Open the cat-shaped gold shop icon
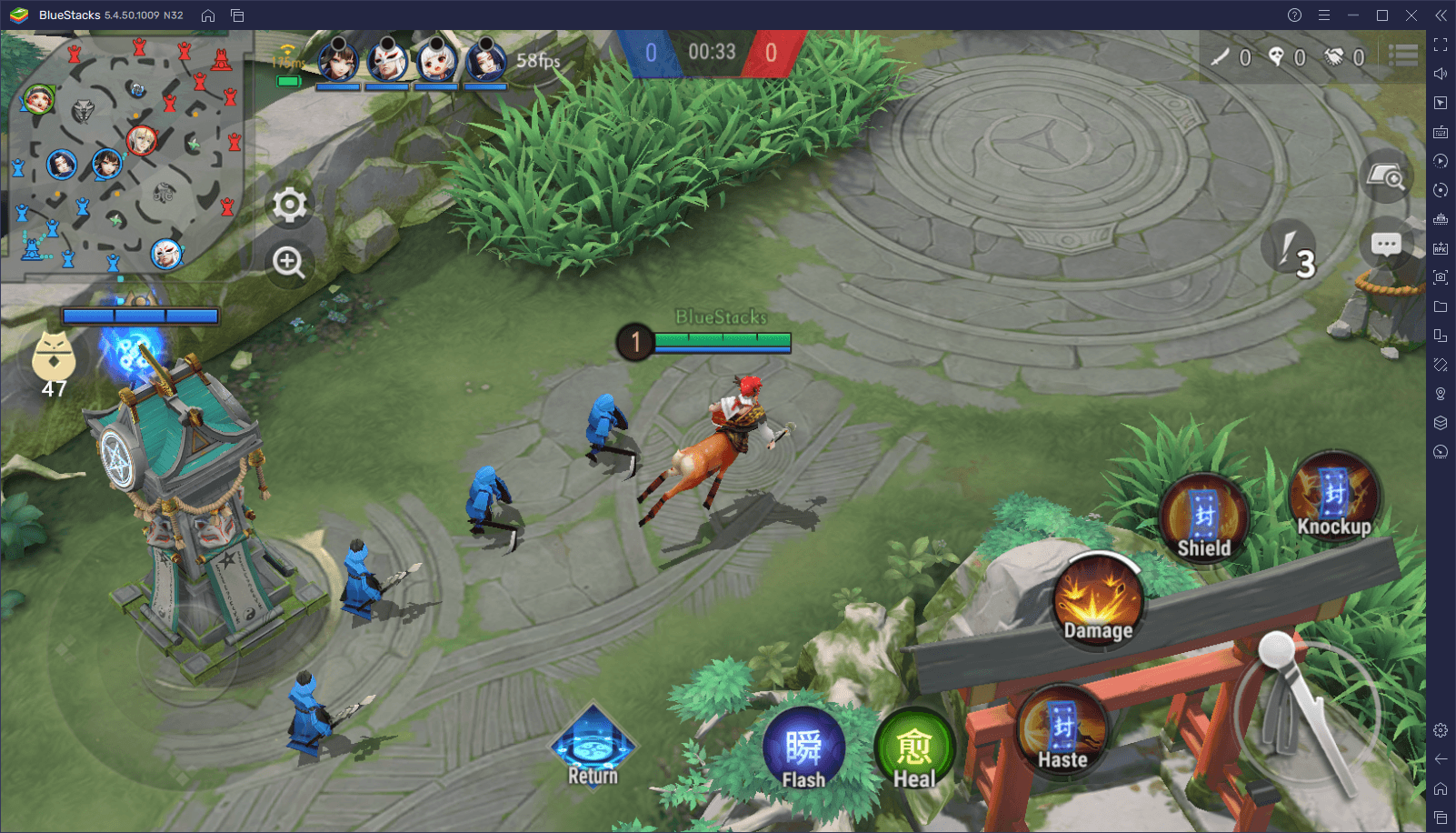The height and width of the screenshot is (833, 1456). pyautogui.click(x=54, y=356)
